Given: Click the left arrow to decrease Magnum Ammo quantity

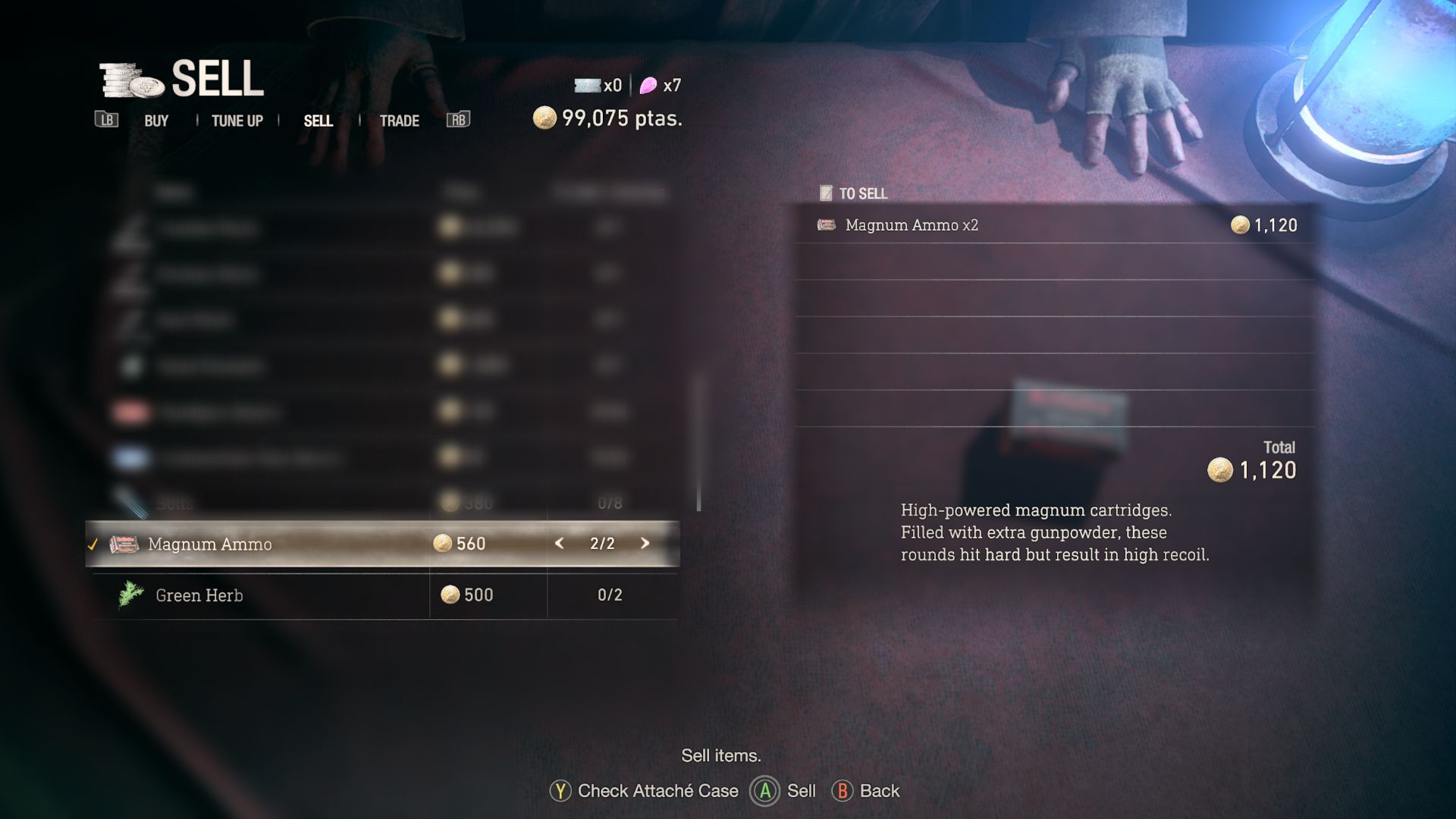Looking at the screenshot, I should (559, 544).
